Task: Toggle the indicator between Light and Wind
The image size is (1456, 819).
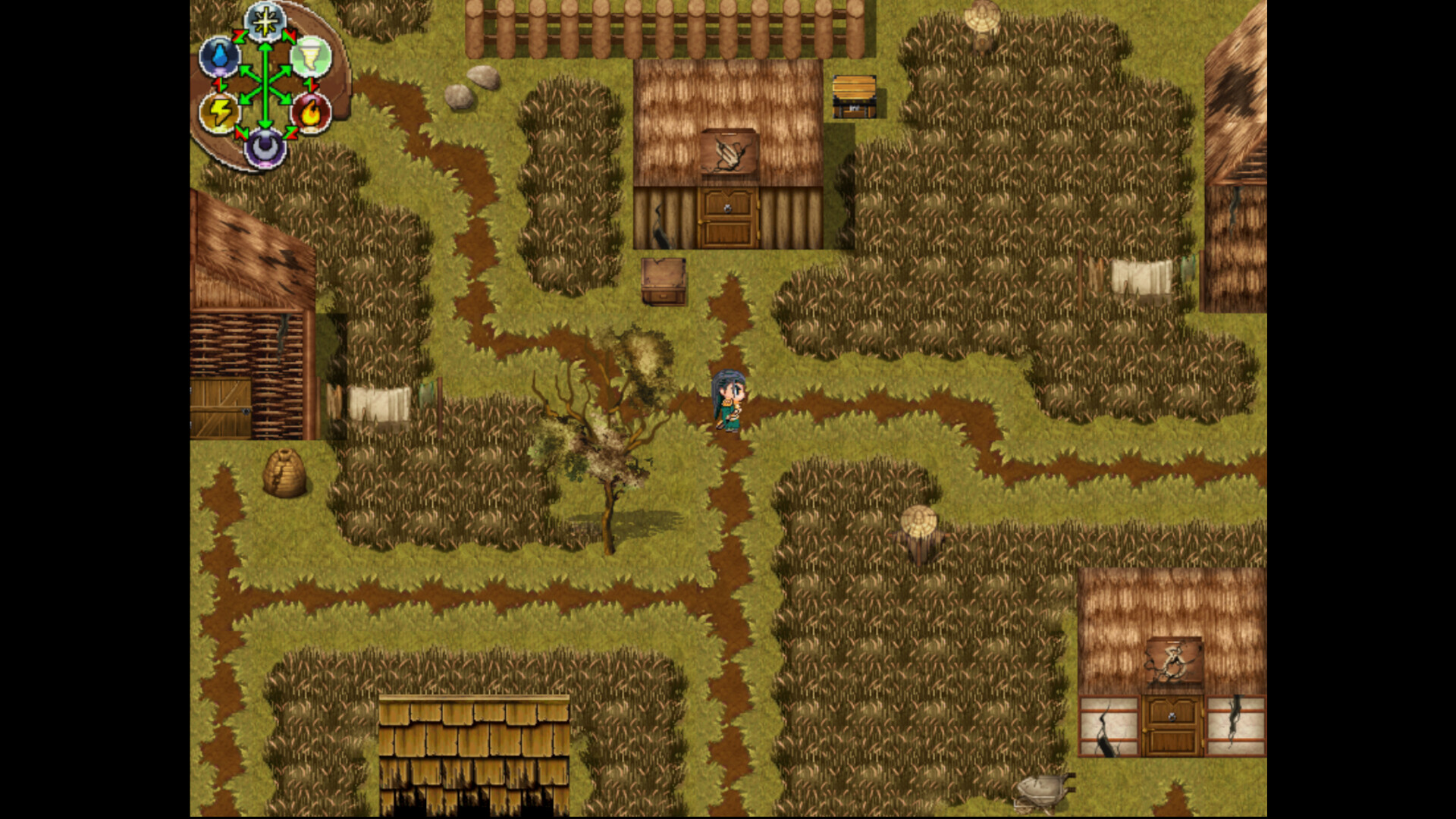Action: pyautogui.click(x=290, y=36)
